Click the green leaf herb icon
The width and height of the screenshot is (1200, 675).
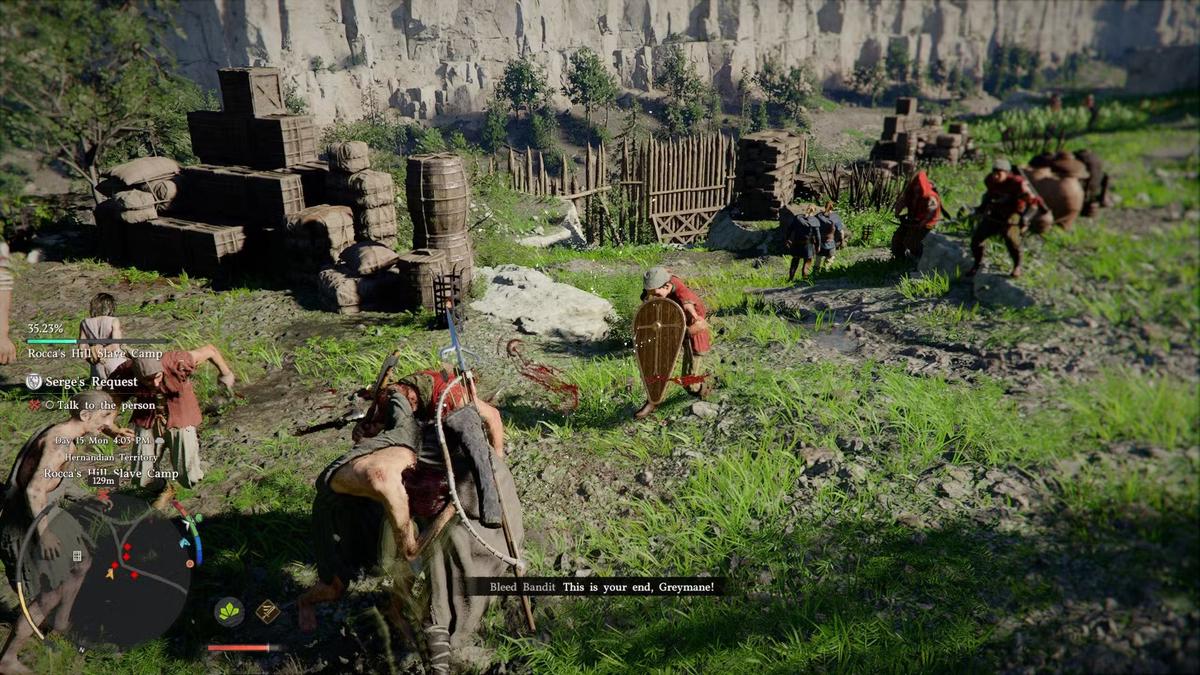(229, 611)
